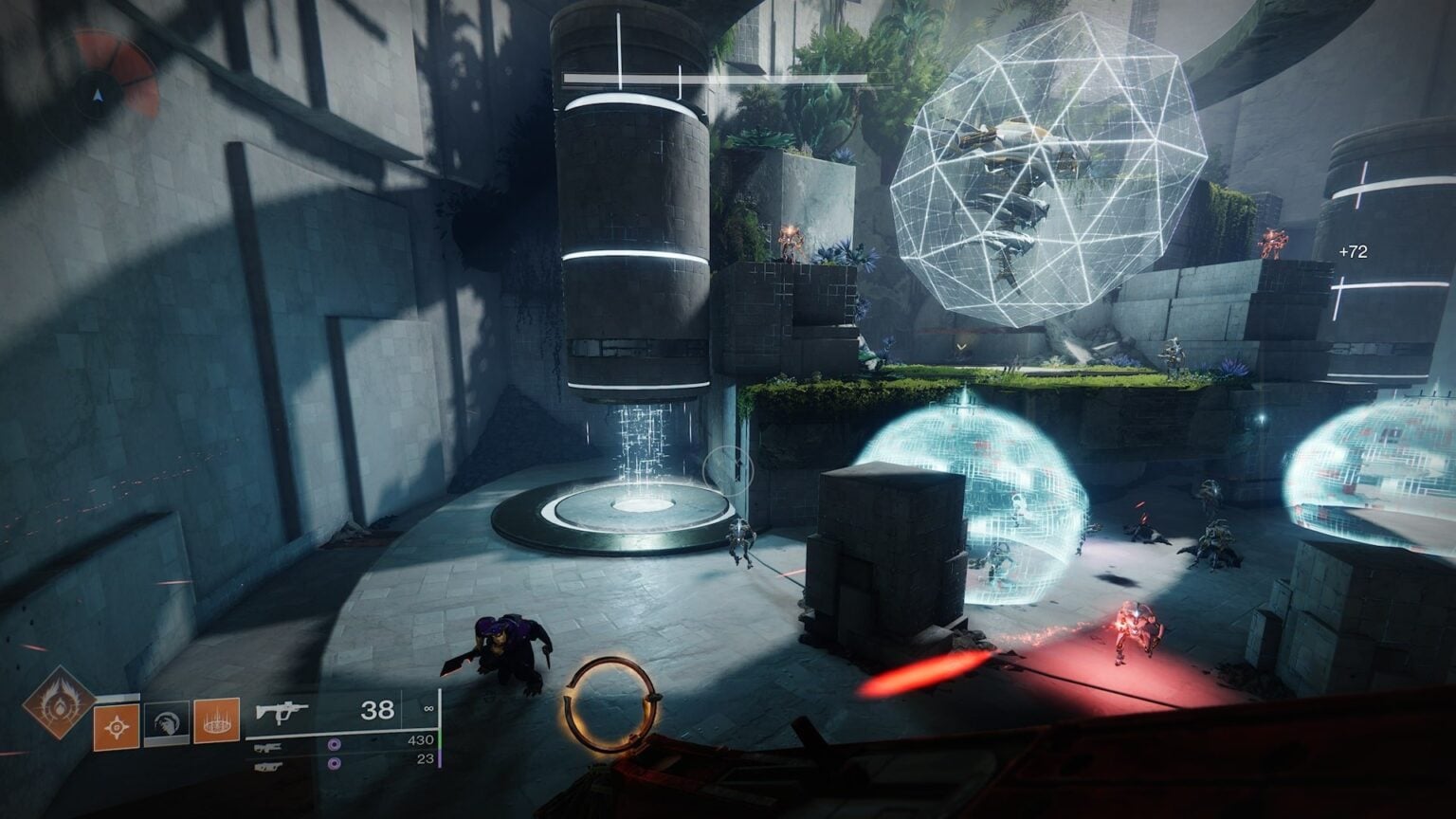Click the melee ability icon with claw emblem
Image resolution: width=1456 pixels, height=819 pixels.
point(168,722)
